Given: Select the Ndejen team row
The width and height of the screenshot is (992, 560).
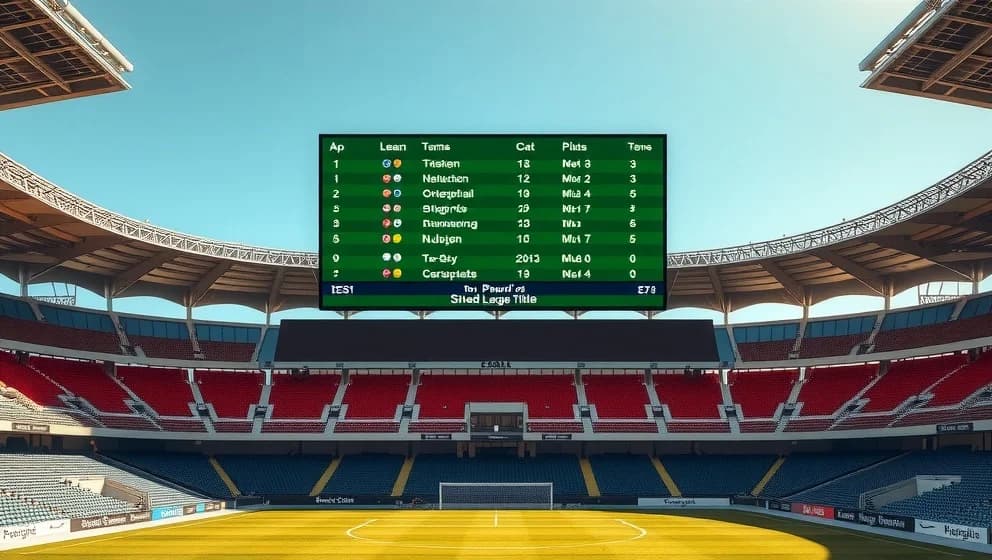Looking at the screenshot, I should point(442,239).
